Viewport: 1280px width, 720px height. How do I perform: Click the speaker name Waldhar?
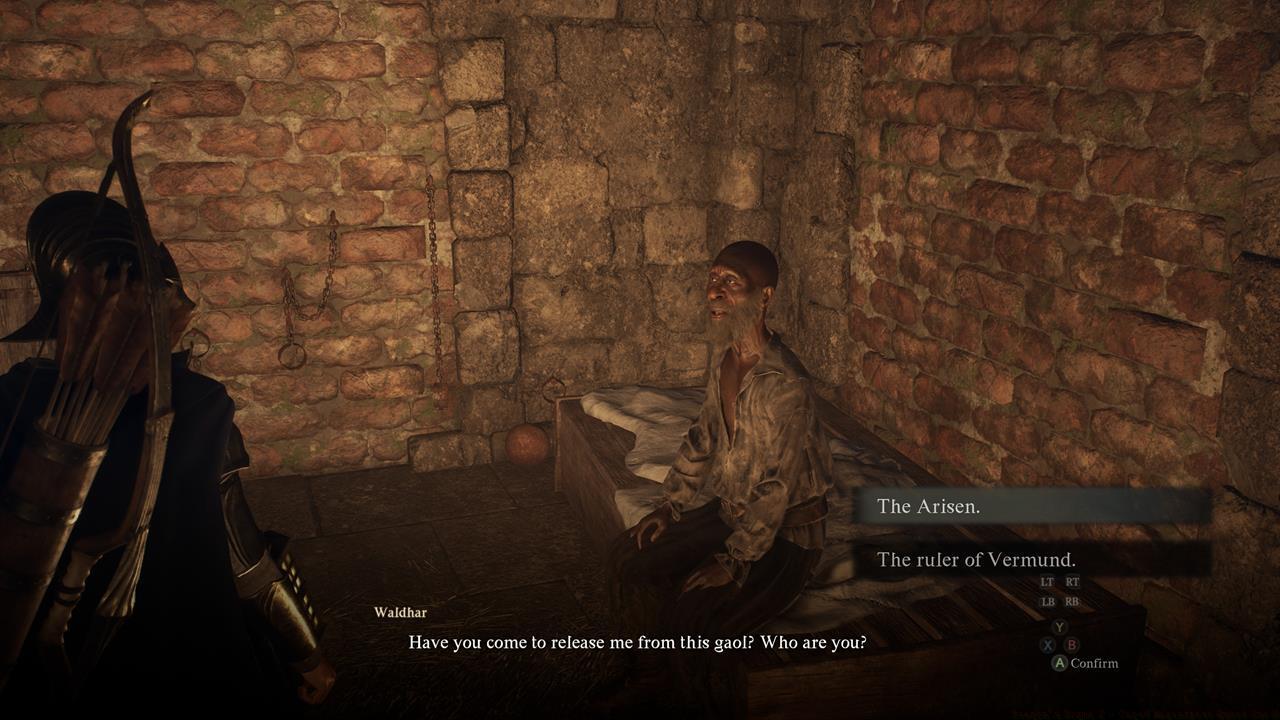[402, 613]
